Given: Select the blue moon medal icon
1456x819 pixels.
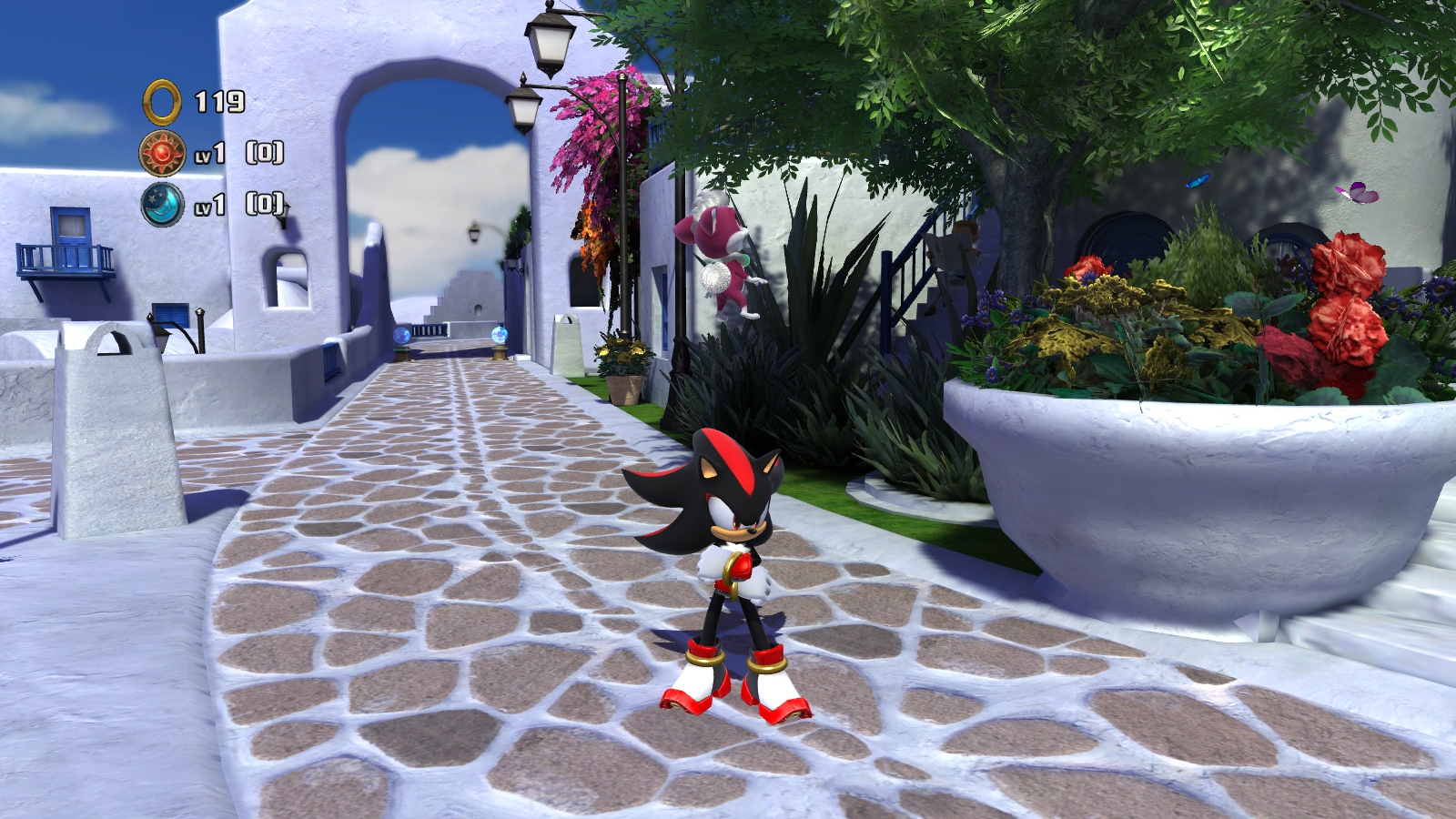Looking at the screenshot, I should 162,204.
